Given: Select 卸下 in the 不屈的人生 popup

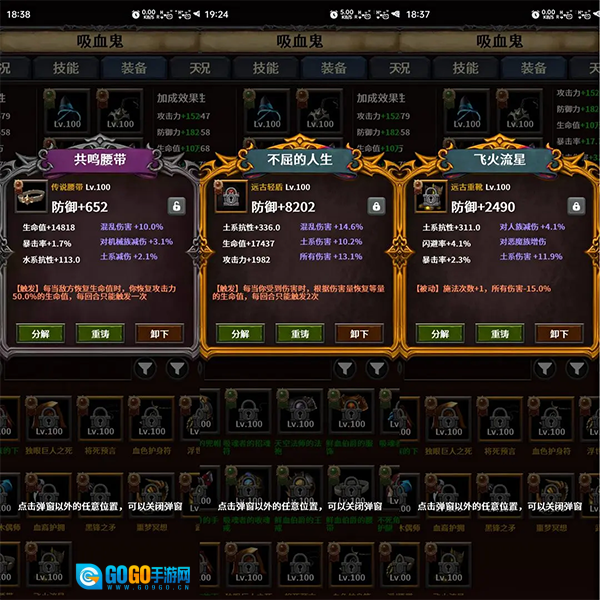Looking at the screenshot, I should [359, 334].
